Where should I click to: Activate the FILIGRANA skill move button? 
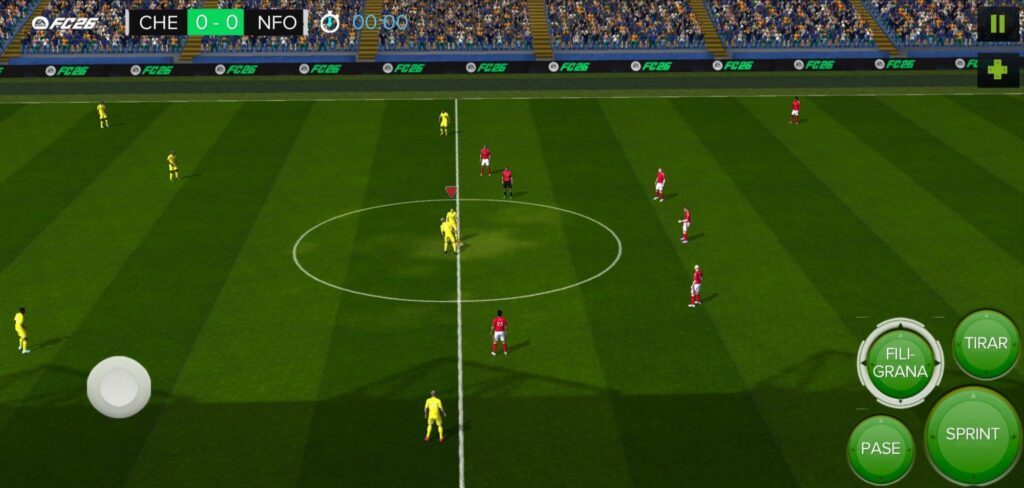point(900,362)
